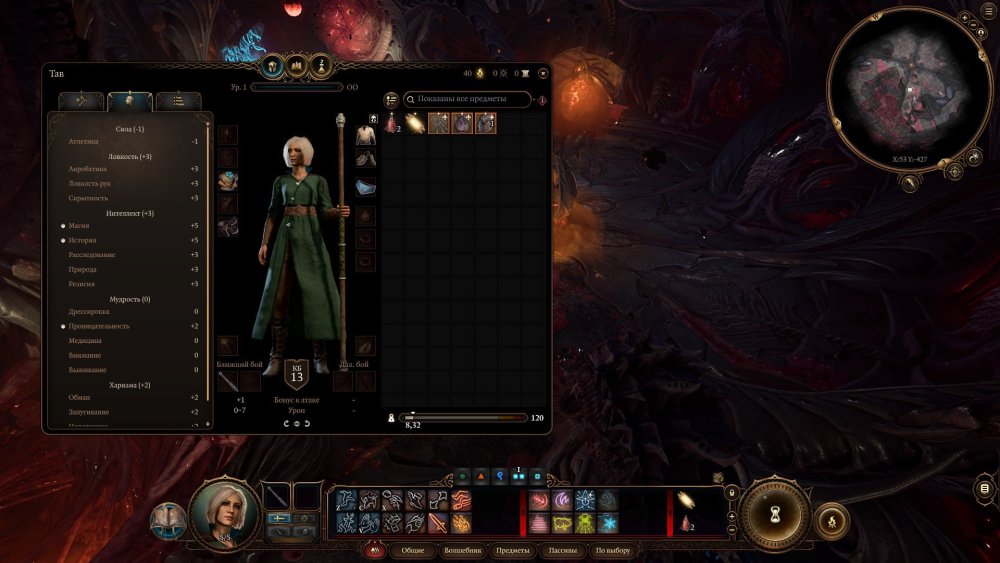Choose the По выбору hotbar tab
The image size is (1000, 563).
(613, 551)
